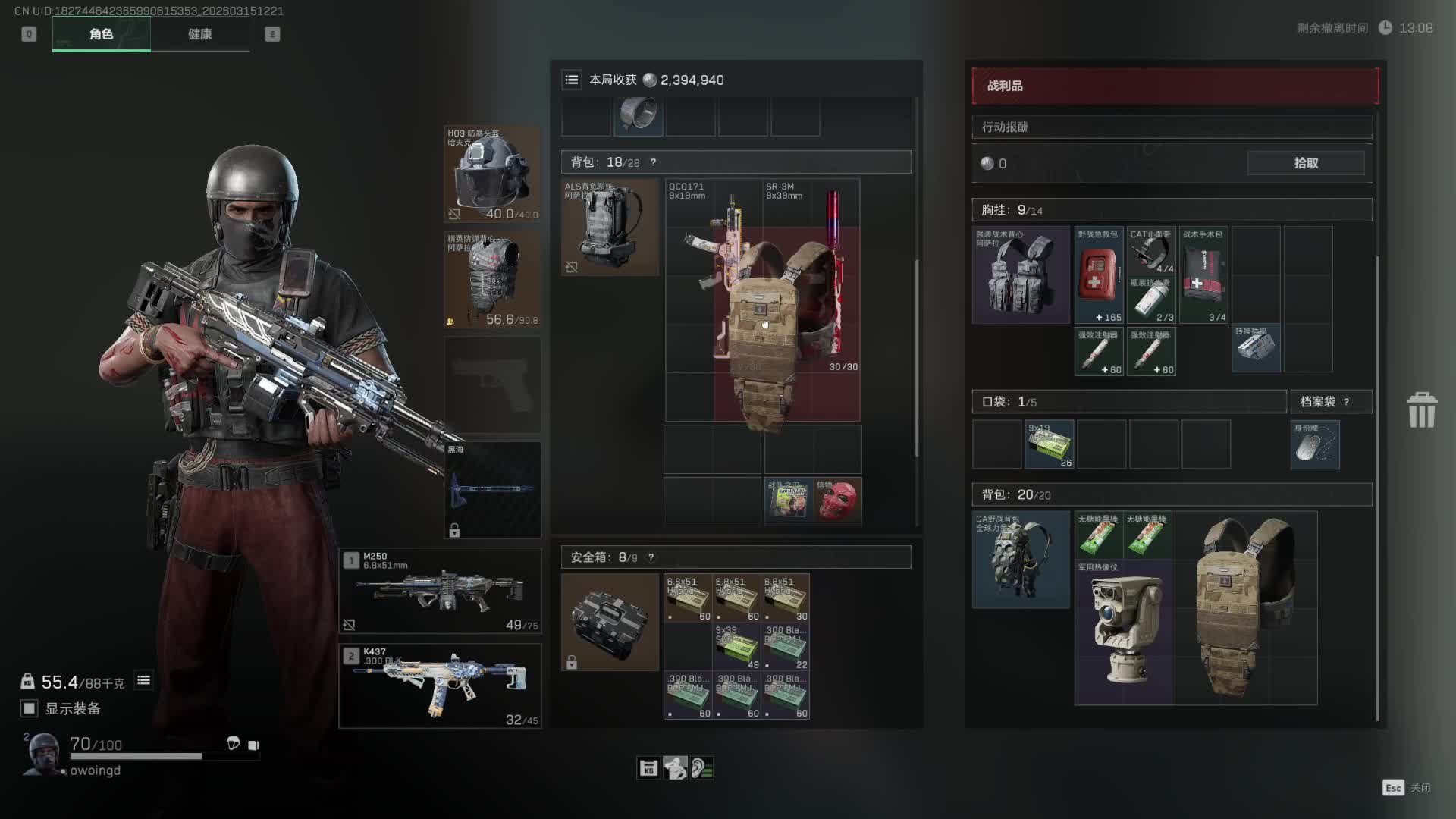Screen dimensions: 1456x819
Task: Select the safe box container icon
Action: click(610, 622)
